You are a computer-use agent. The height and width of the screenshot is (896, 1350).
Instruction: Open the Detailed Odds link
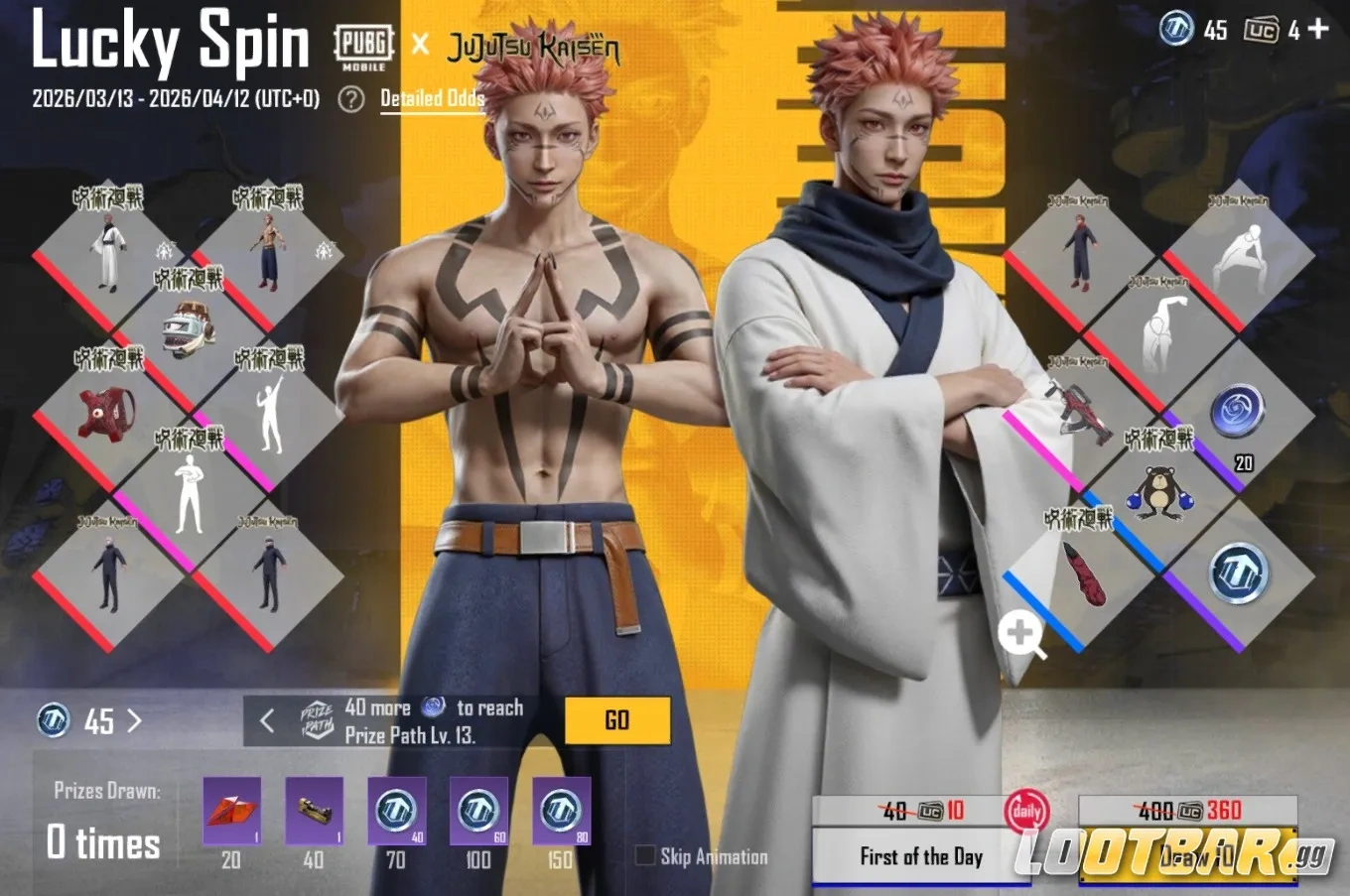432,99
